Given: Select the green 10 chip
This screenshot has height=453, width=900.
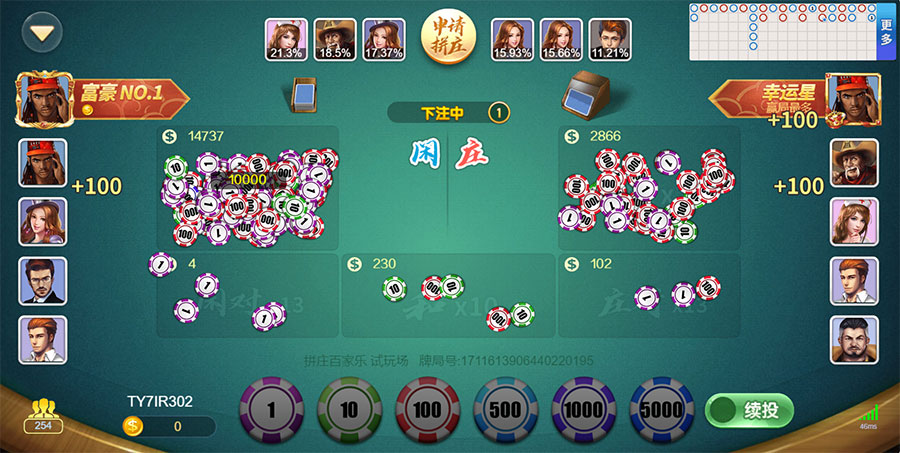Looking at the screenshot, I should tap(349, 410).
